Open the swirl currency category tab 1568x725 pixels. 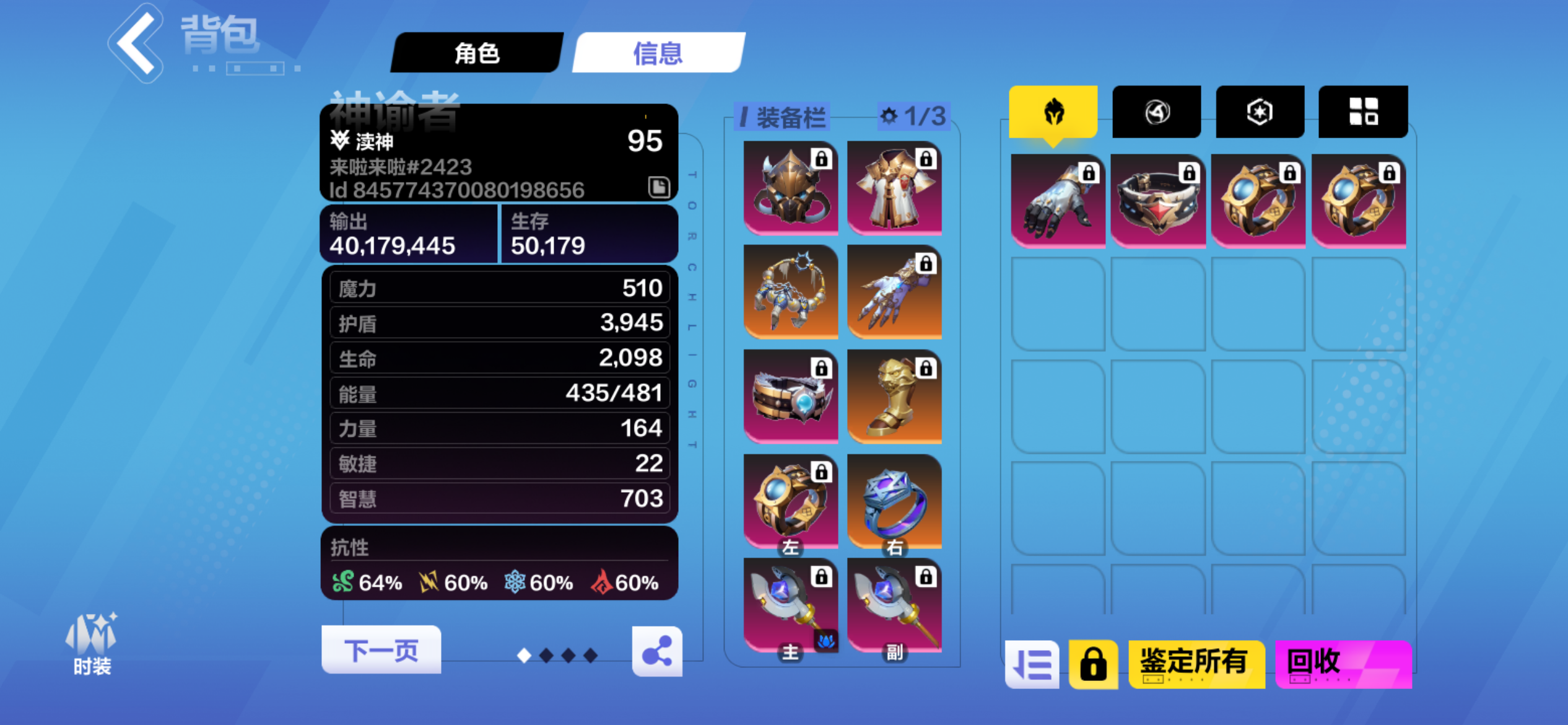pyautogui.click(x=1157, y=111)
